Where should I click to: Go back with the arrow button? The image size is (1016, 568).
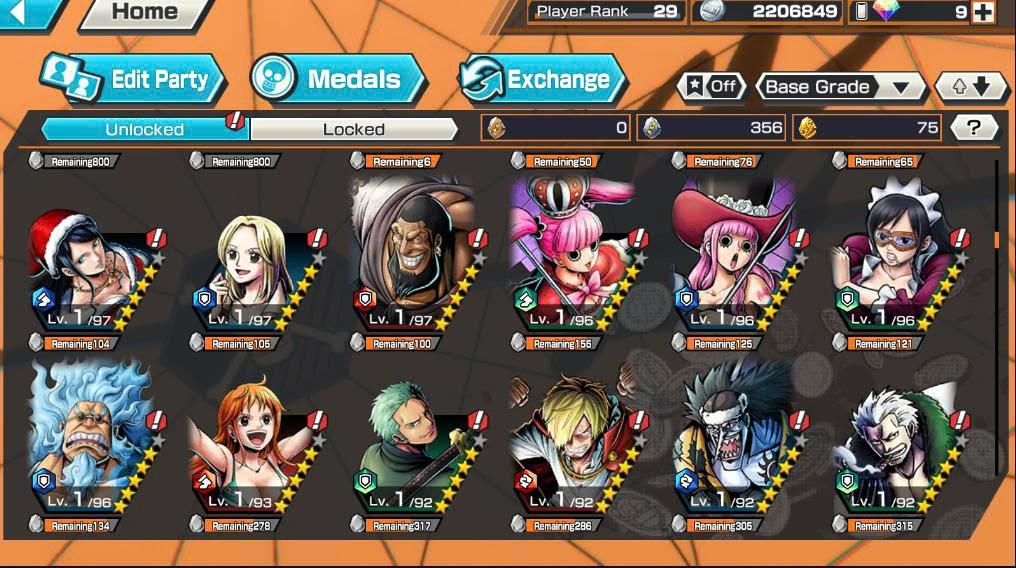20,12
